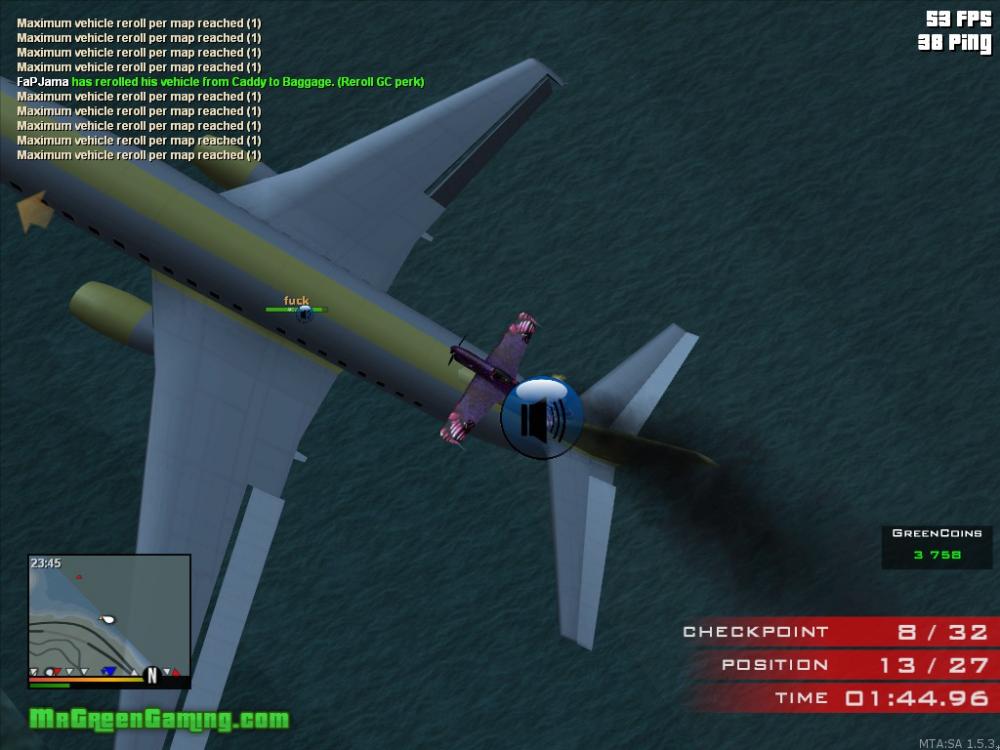Screen dimensions: 1000x750
Task: Click the N compass marker on the minimap
Action: [x=152, y=675]
